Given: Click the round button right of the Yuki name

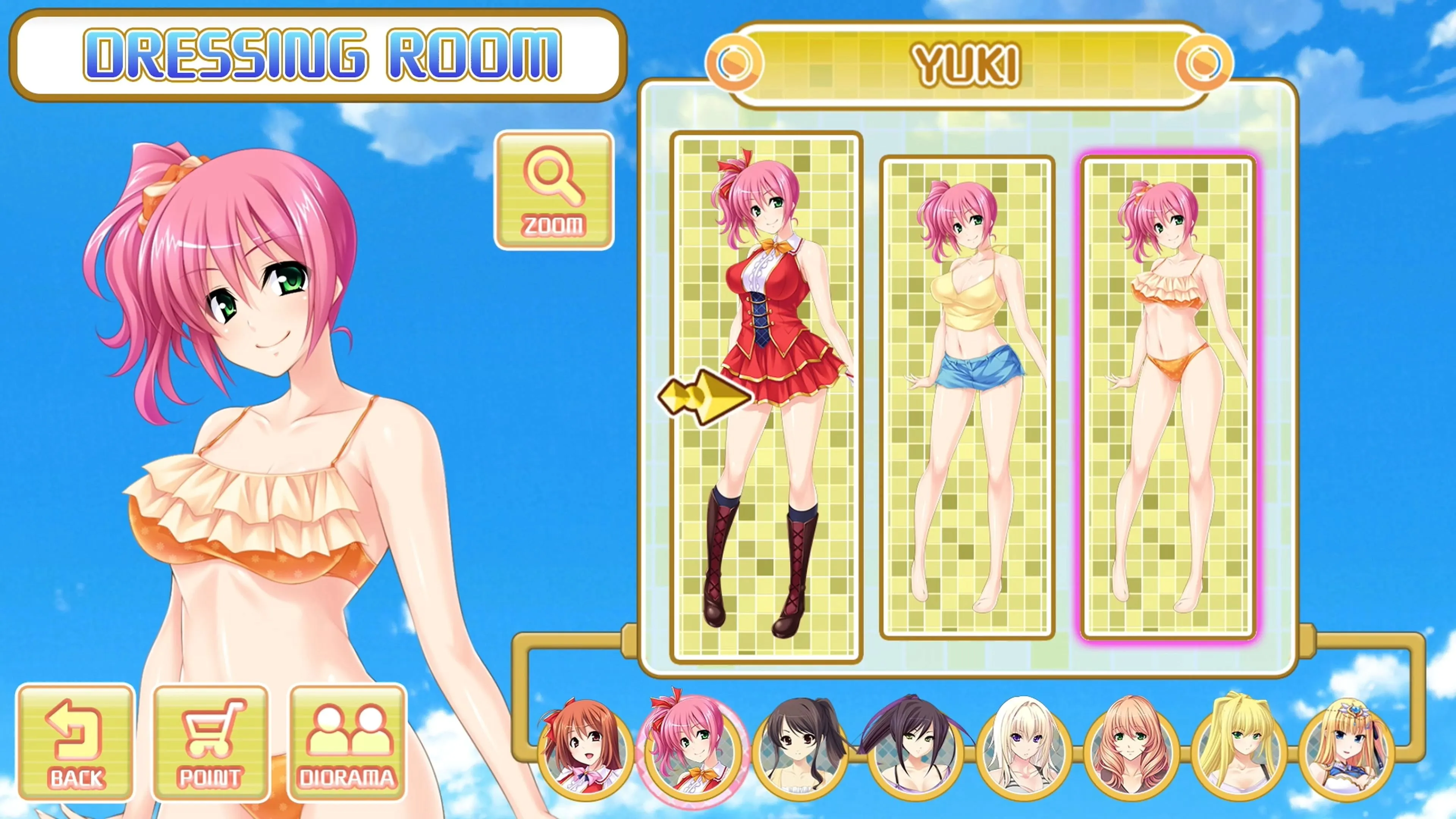Looking at the screenshot, I should pyautogui.click(x=1204, y=62).
